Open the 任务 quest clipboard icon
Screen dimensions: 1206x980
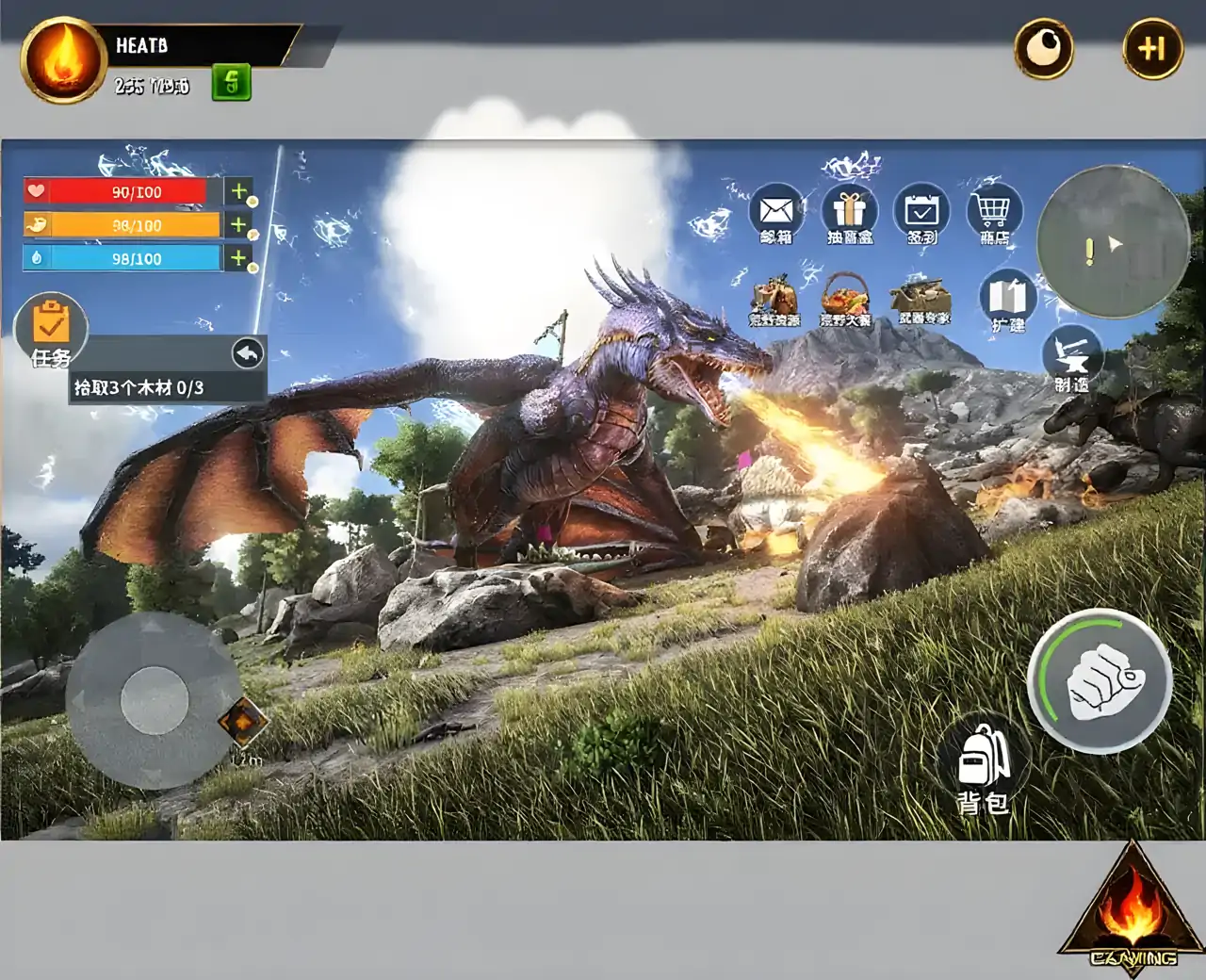[x=51, y=328]
